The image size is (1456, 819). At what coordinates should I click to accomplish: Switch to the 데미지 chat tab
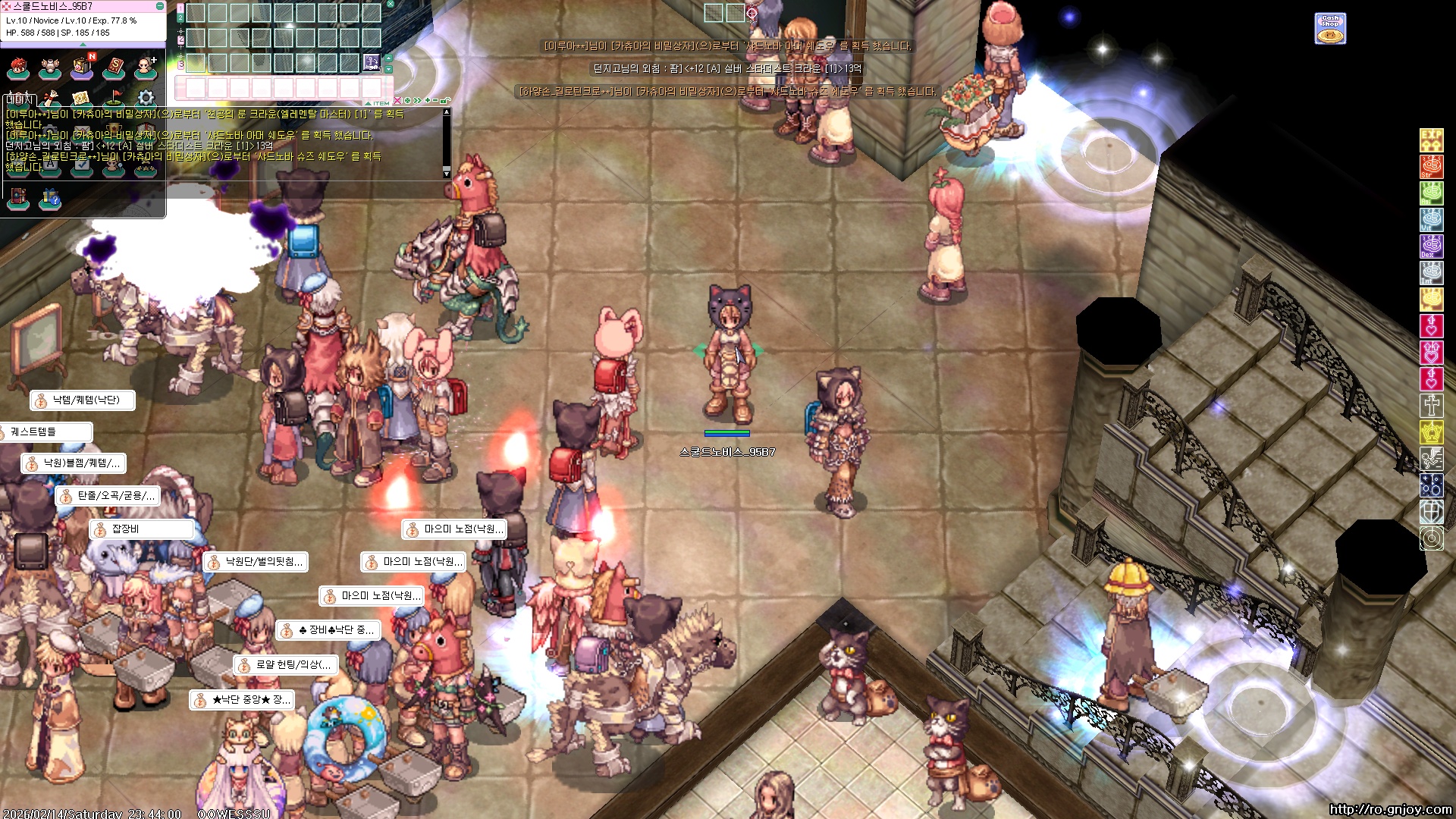20,99
